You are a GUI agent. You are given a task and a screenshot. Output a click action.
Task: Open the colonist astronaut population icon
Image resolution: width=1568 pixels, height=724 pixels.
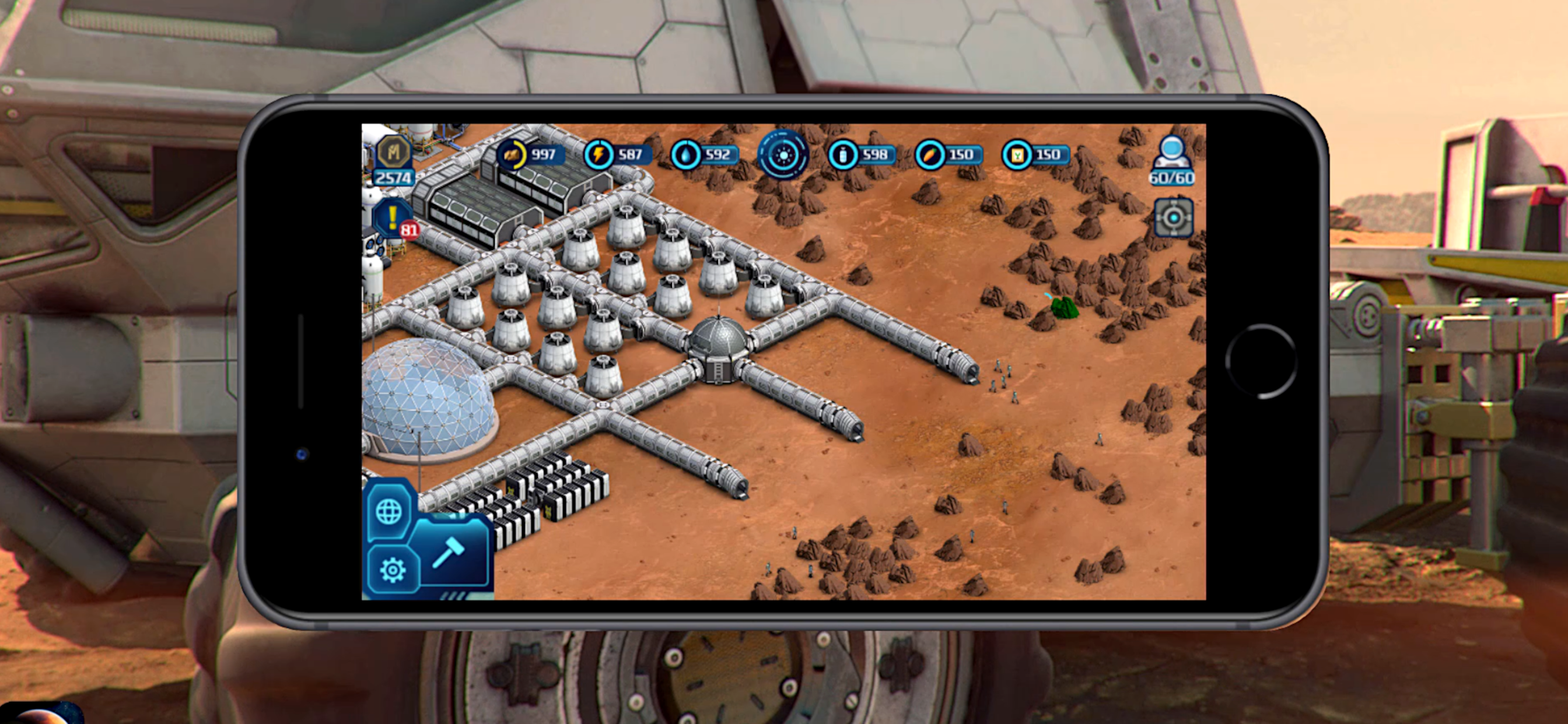(x=1172, y=152)
